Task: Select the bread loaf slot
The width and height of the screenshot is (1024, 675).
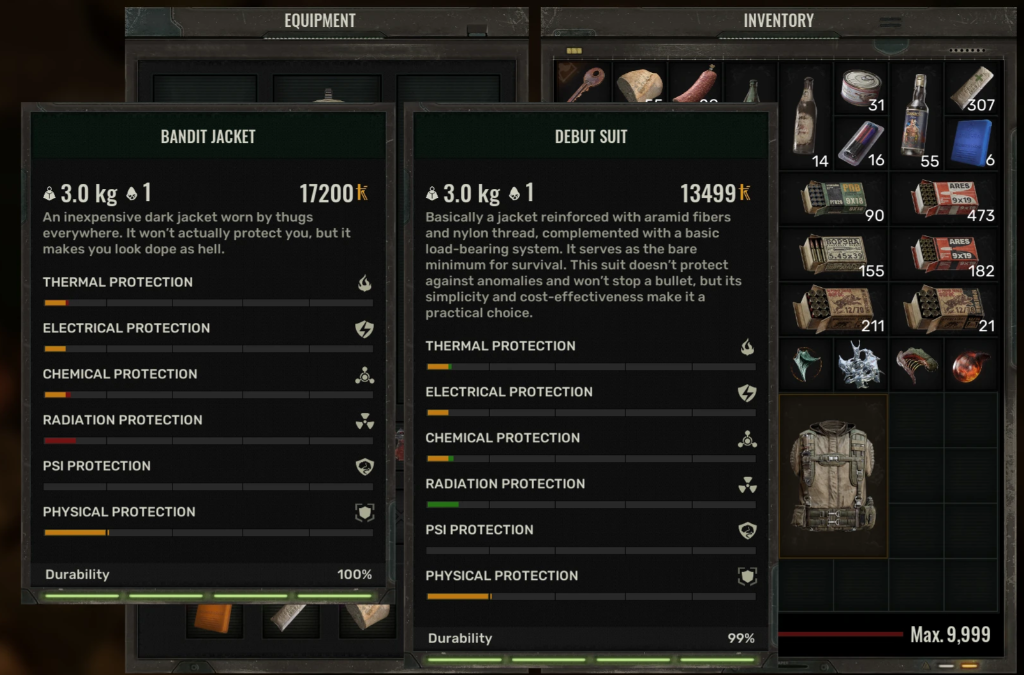Action: coord(639,86)
